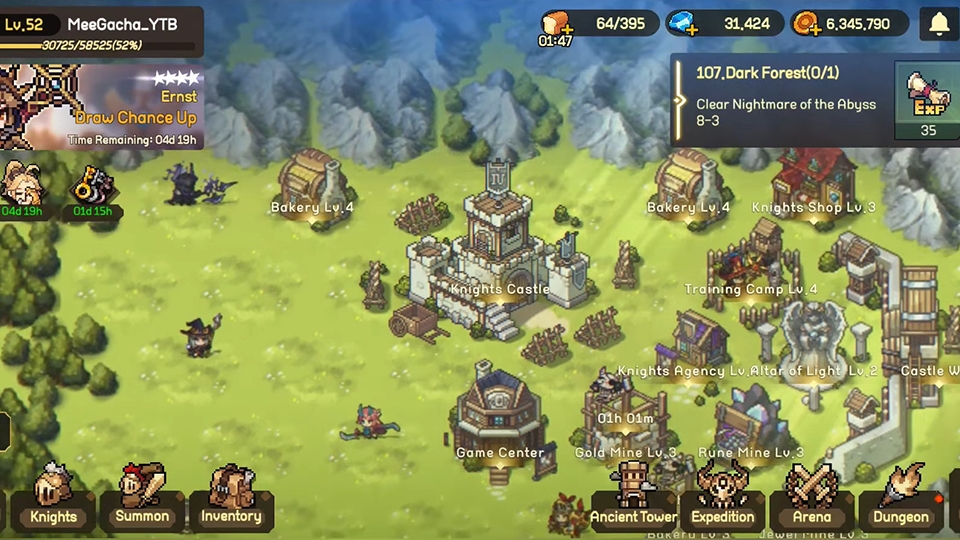The width and height of the screenshot is (960, 540).
Task: Open the Ernst Draw Chance Up banner
Action: pyautogui.click(x=102, y=107)
